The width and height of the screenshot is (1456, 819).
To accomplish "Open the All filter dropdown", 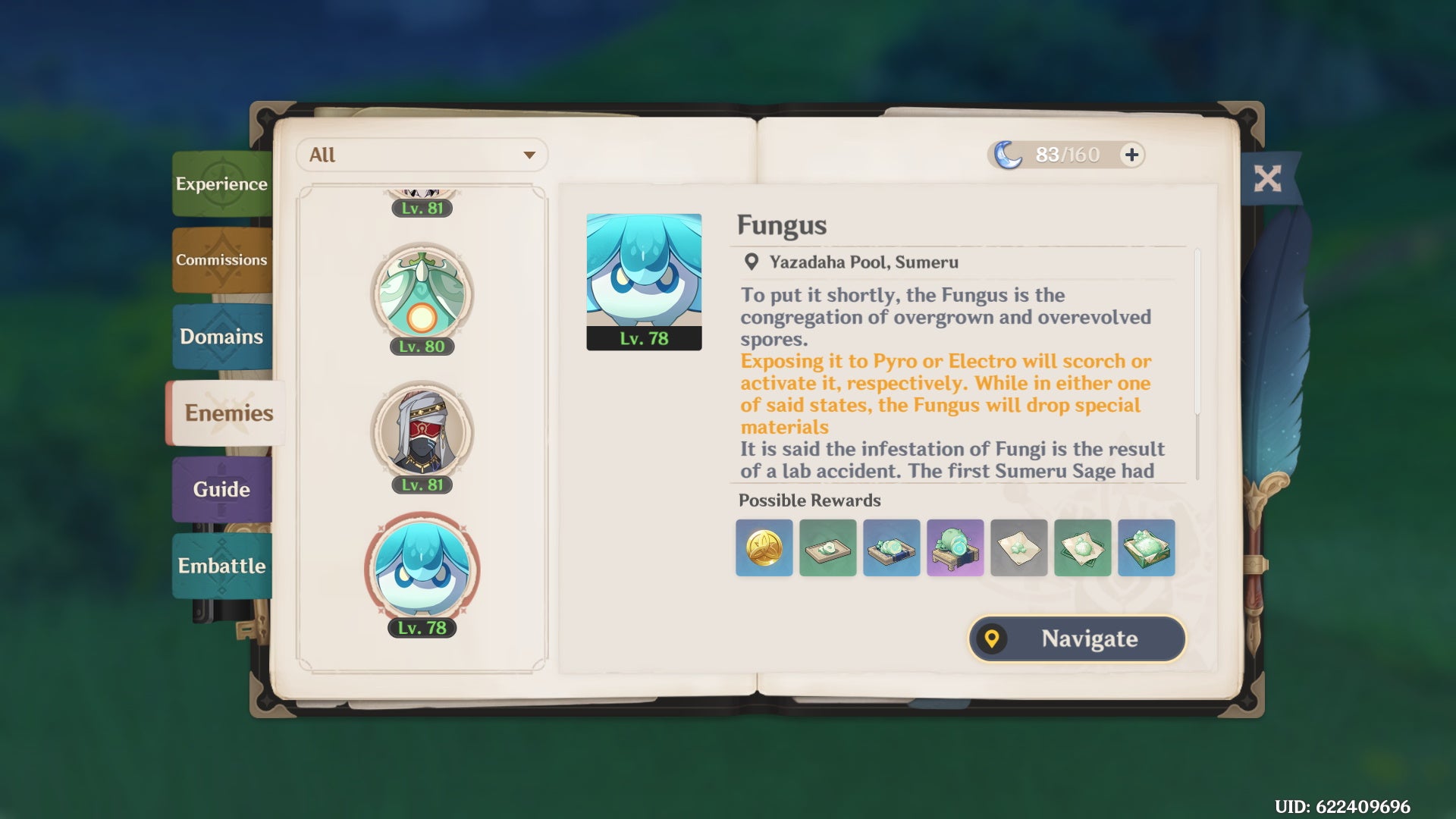I will coord(422,155).
